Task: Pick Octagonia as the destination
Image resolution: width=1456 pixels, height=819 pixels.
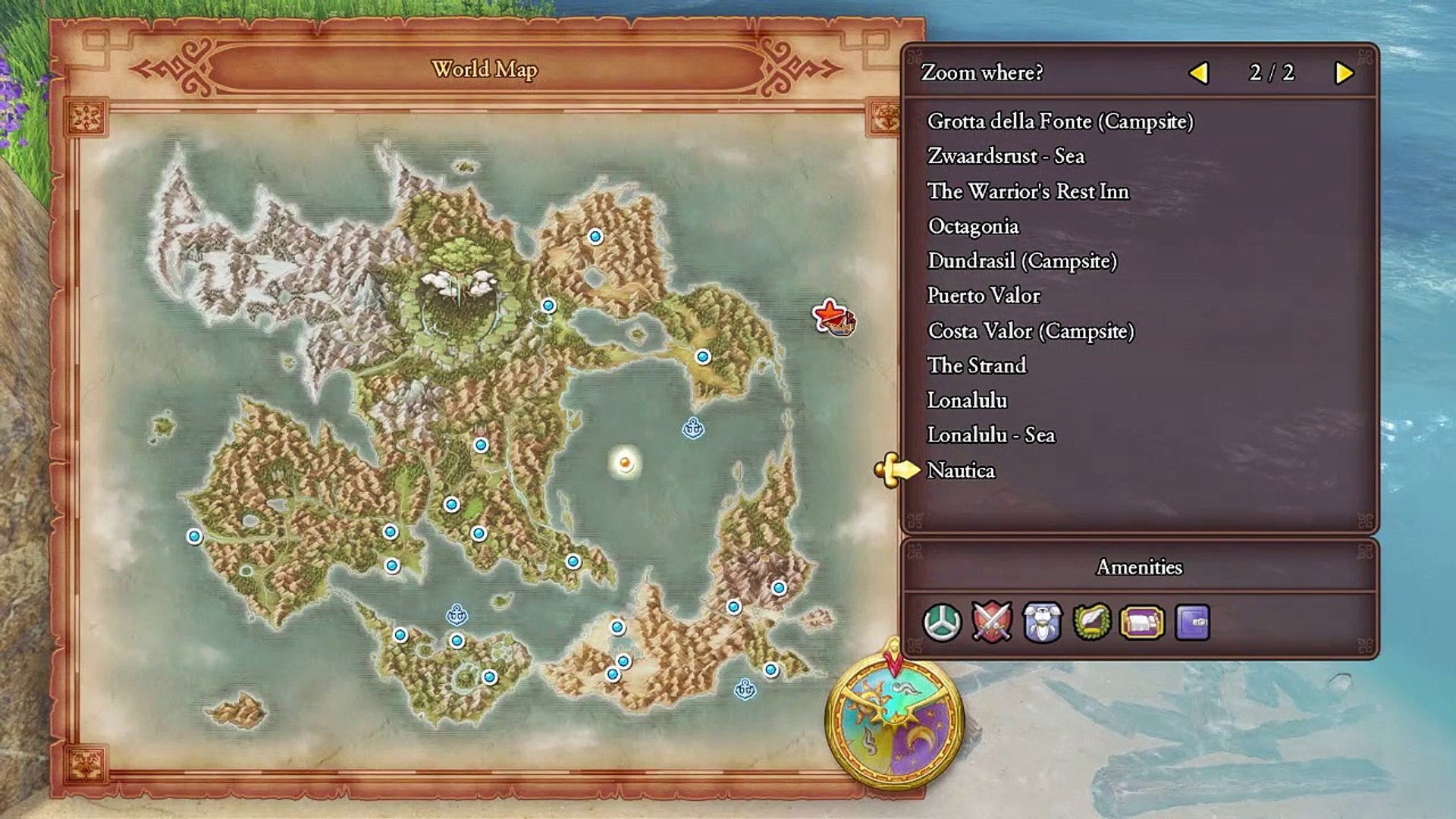Action: (973, 226)
